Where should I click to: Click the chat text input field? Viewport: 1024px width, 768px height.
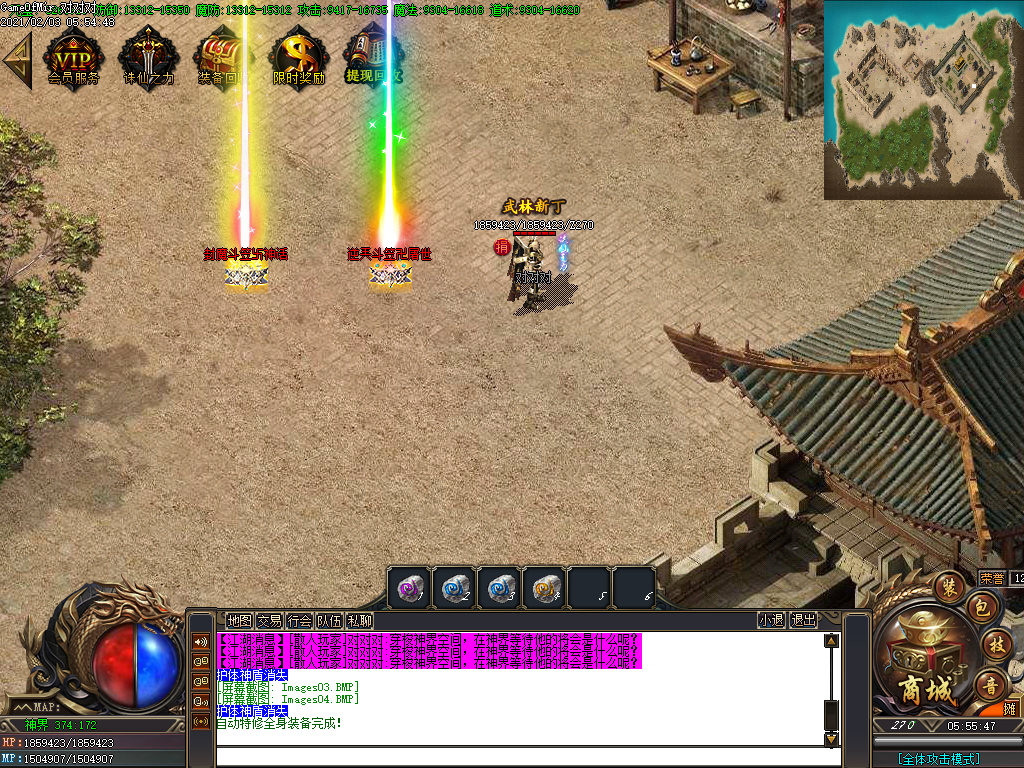[520, 757]
